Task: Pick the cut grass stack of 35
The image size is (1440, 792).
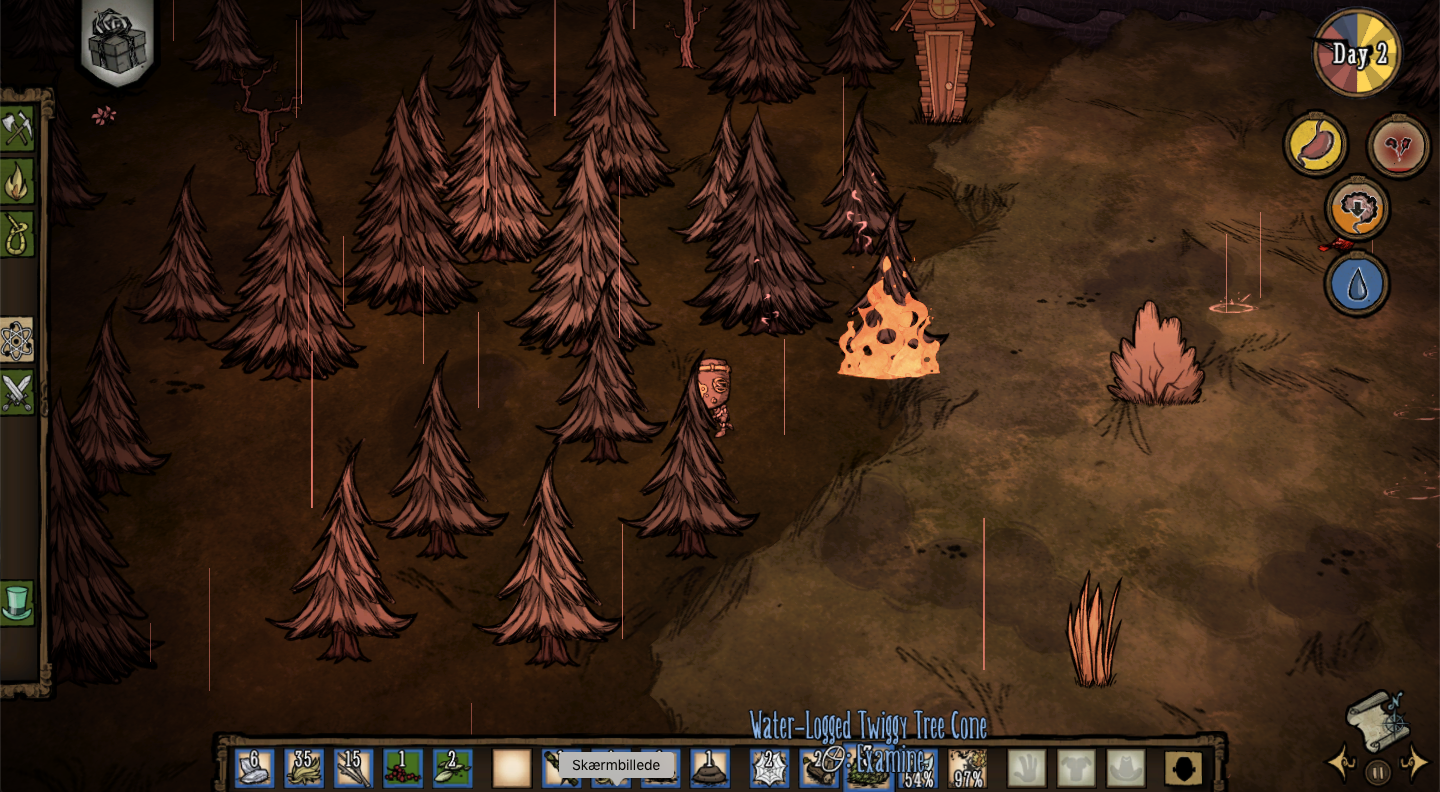Action: pos(304,768)
